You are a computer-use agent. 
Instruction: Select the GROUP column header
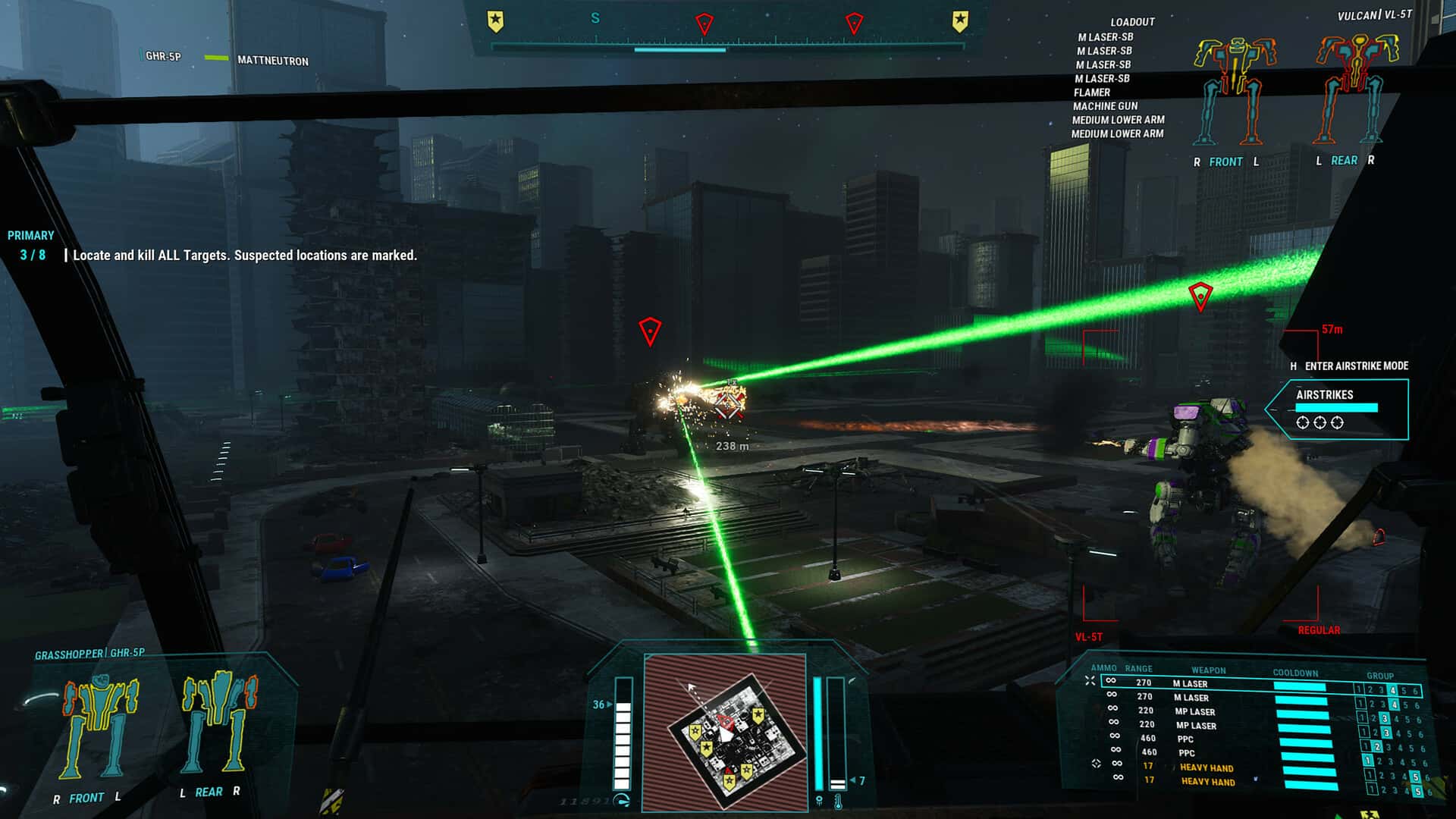pyautogui.click(x=1380, y=676)
